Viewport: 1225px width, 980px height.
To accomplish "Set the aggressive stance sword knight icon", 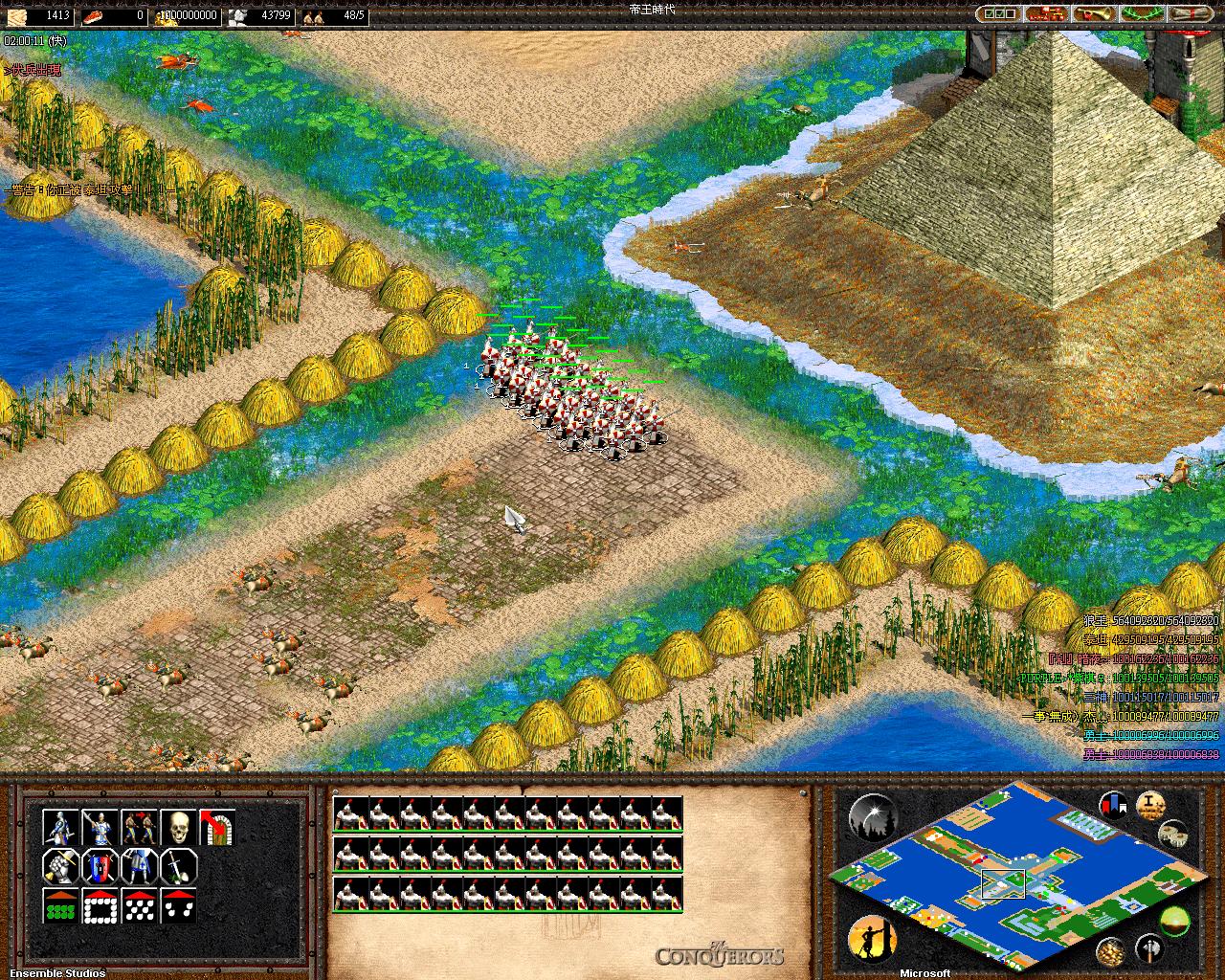I will coord(60,828).
